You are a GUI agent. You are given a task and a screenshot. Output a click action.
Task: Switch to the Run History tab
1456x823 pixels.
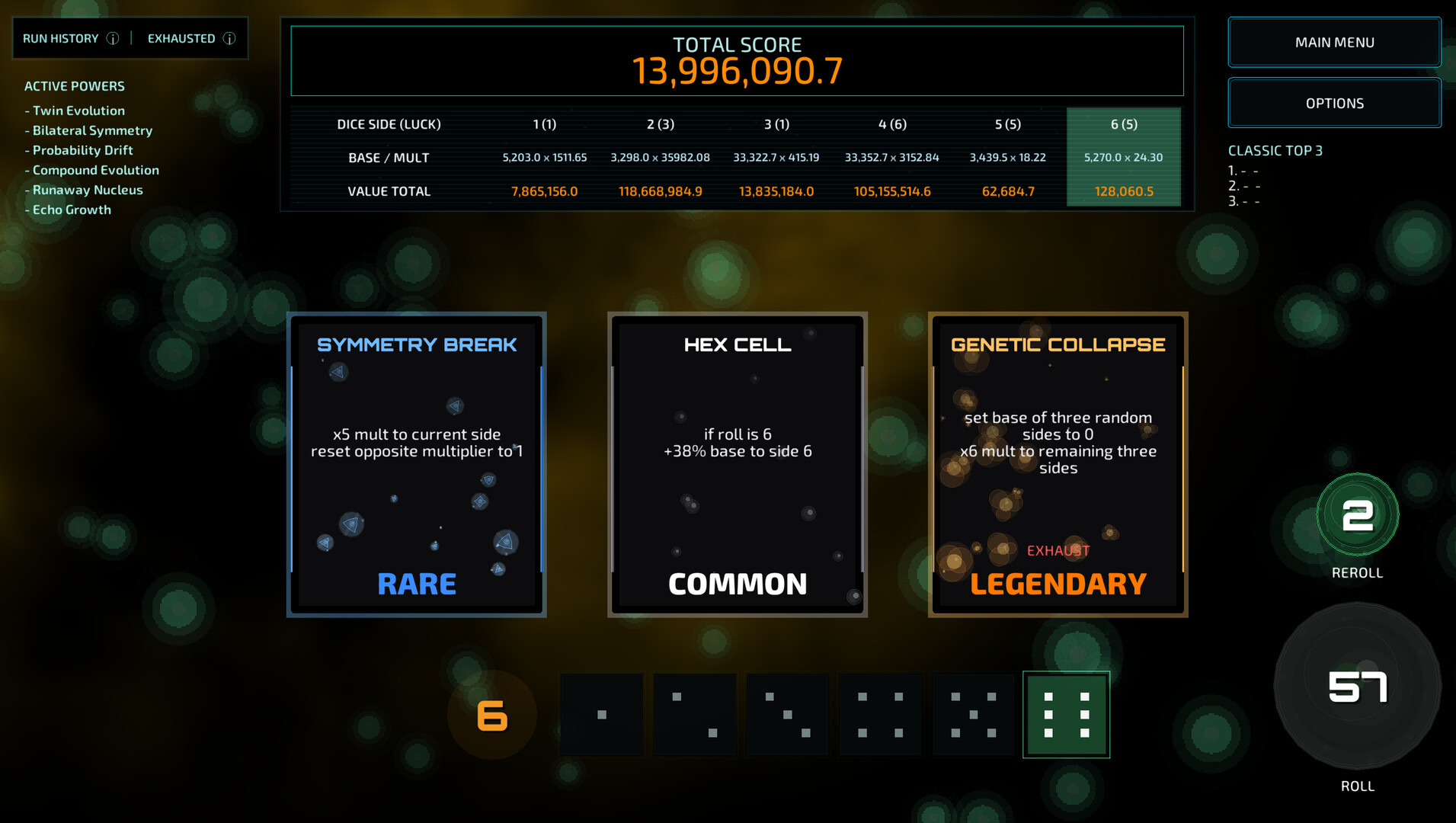pyautogui.click(x=61, y=38)
